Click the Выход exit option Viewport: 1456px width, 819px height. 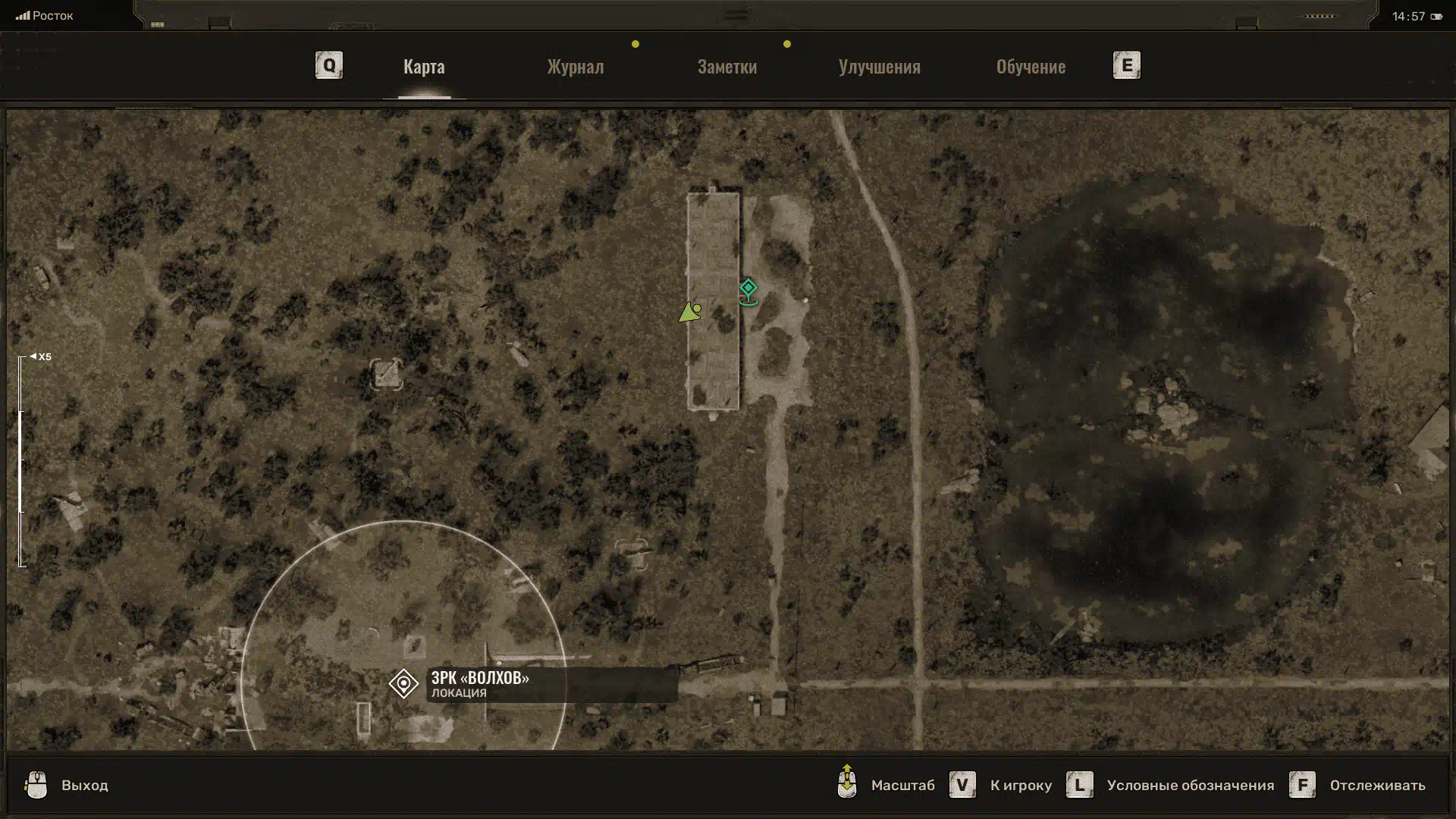coord(83,785)
